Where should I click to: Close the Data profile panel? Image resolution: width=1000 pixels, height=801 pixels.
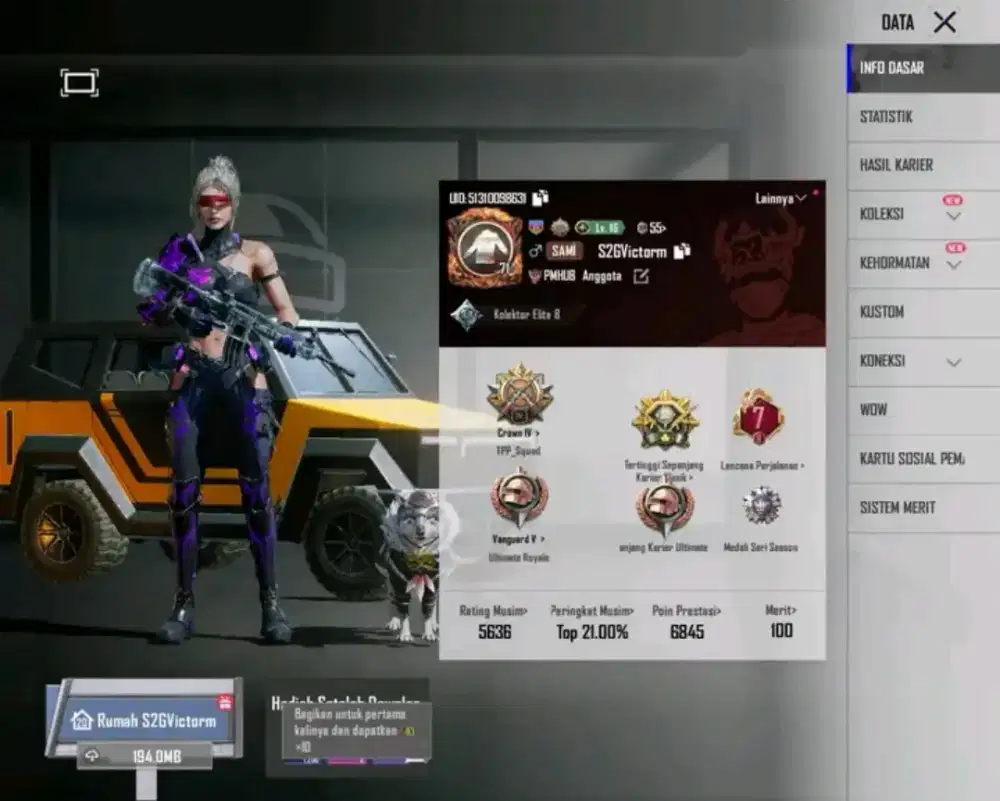(944, 22)
